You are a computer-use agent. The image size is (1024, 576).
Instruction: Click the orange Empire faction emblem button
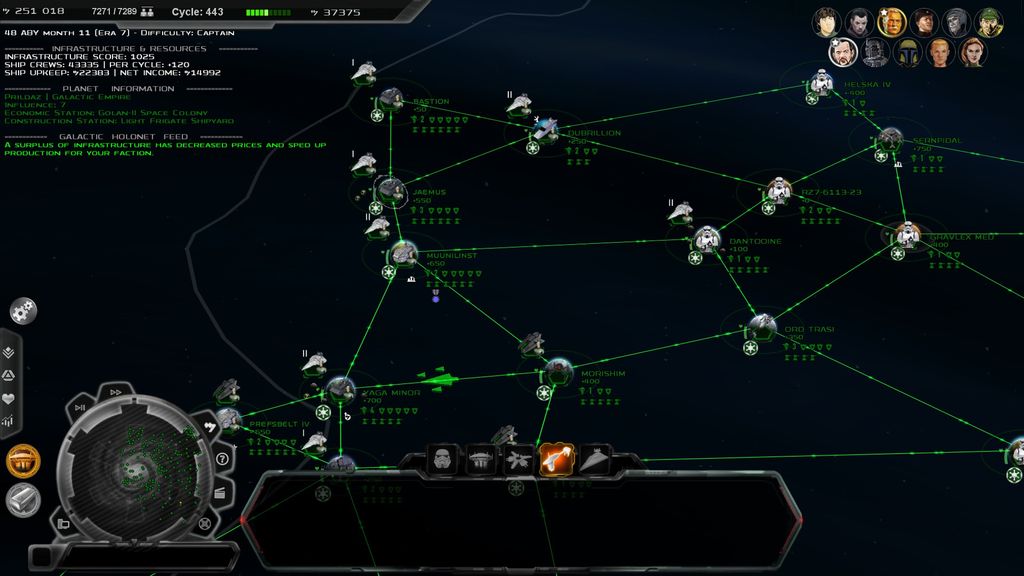[x=23, y=461]
